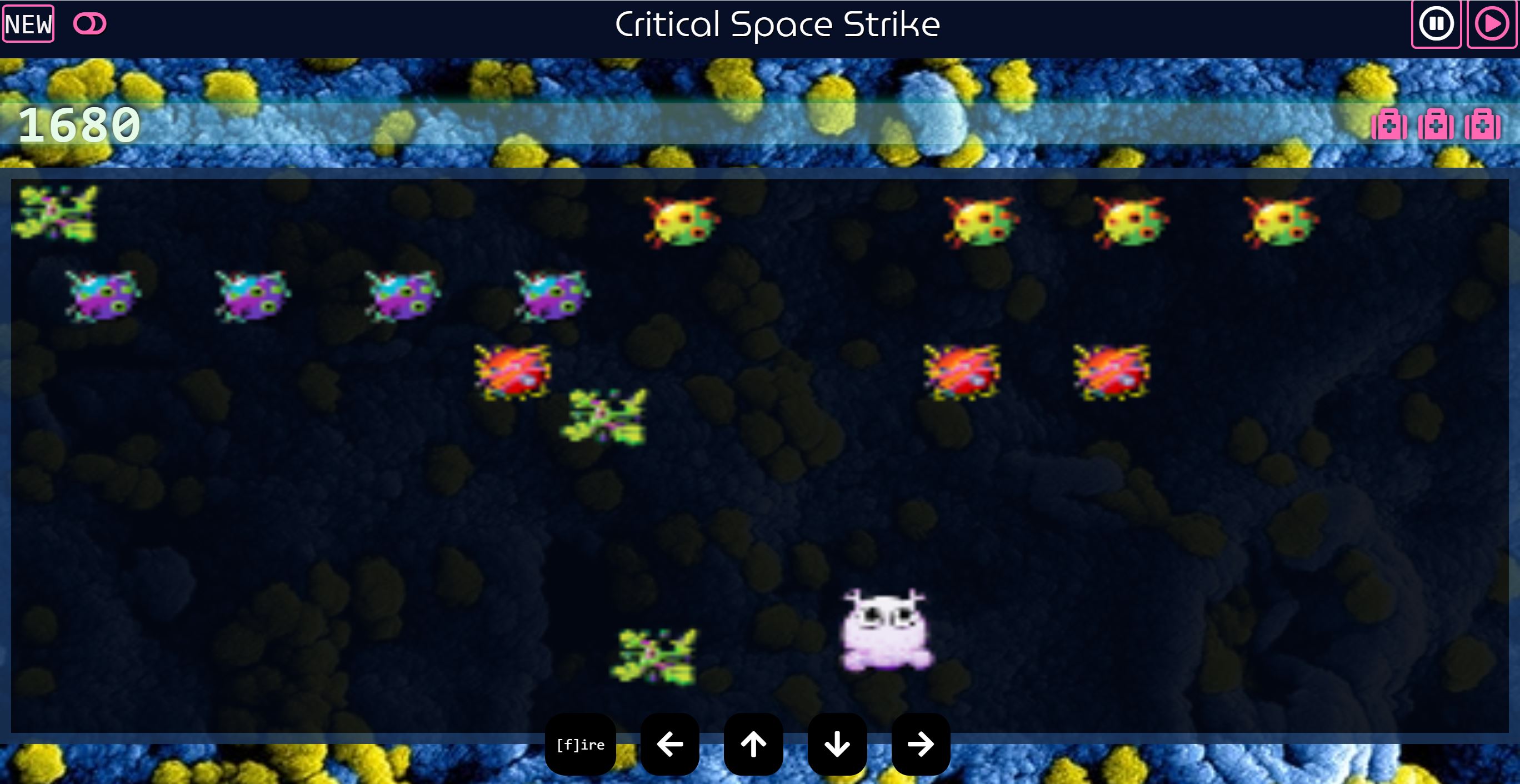Image resolution: width=1520 pixels, height=784 pixels.
Task: Click a purple alien in the second row
Action: (102, 292)
